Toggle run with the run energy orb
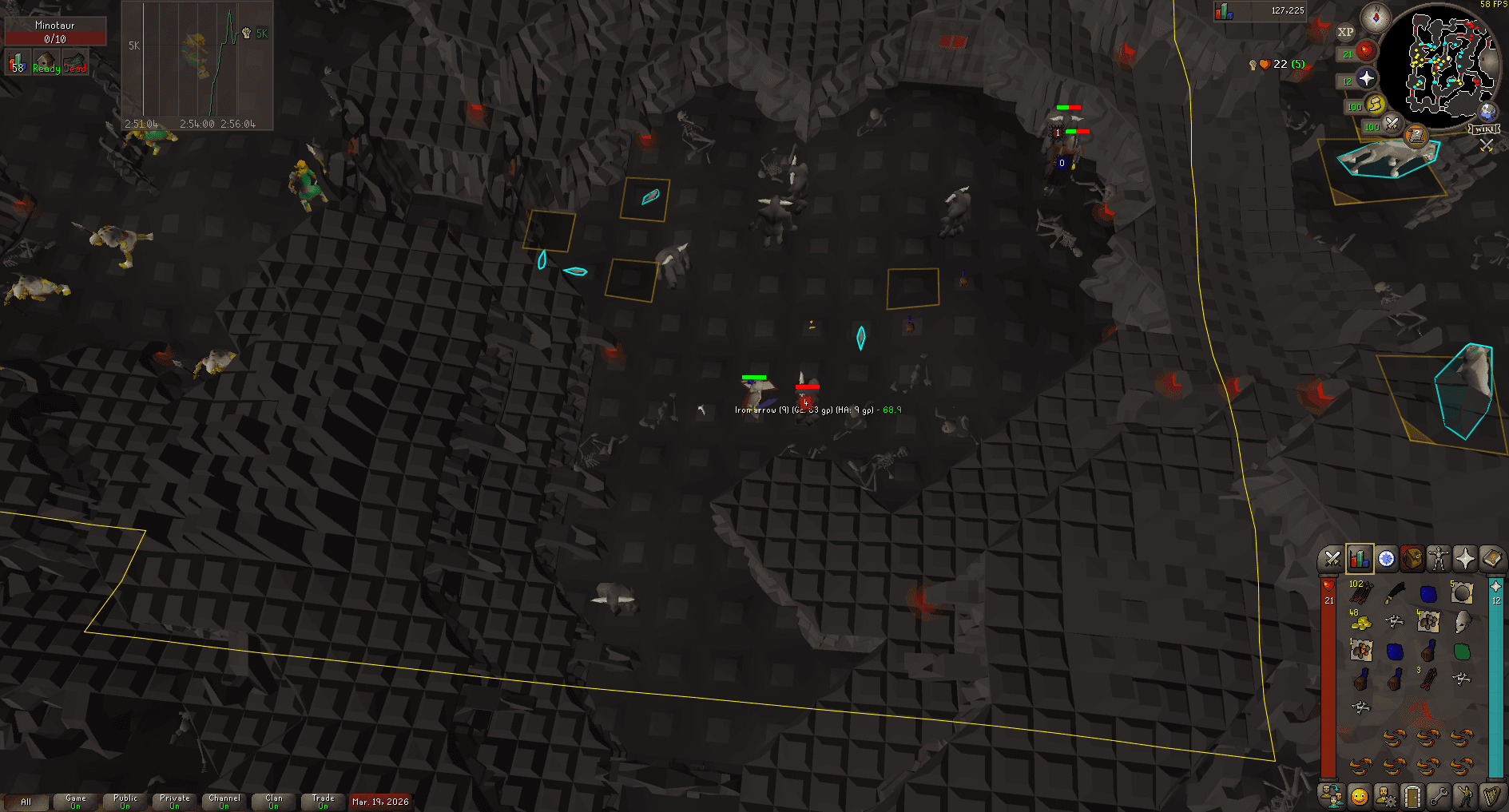Screen dimensions: 1509x812 1376,105
